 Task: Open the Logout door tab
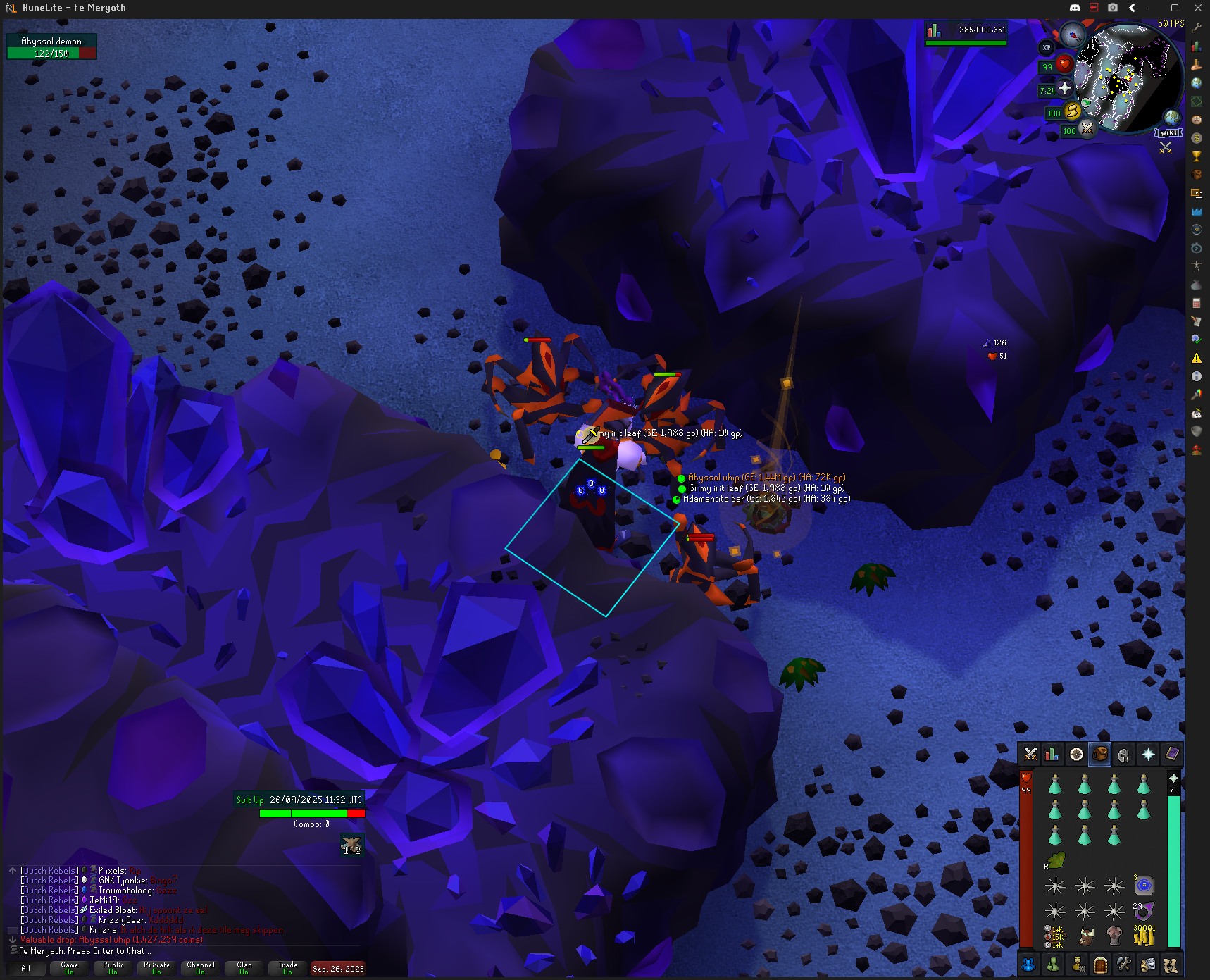tap(1100, 965)
